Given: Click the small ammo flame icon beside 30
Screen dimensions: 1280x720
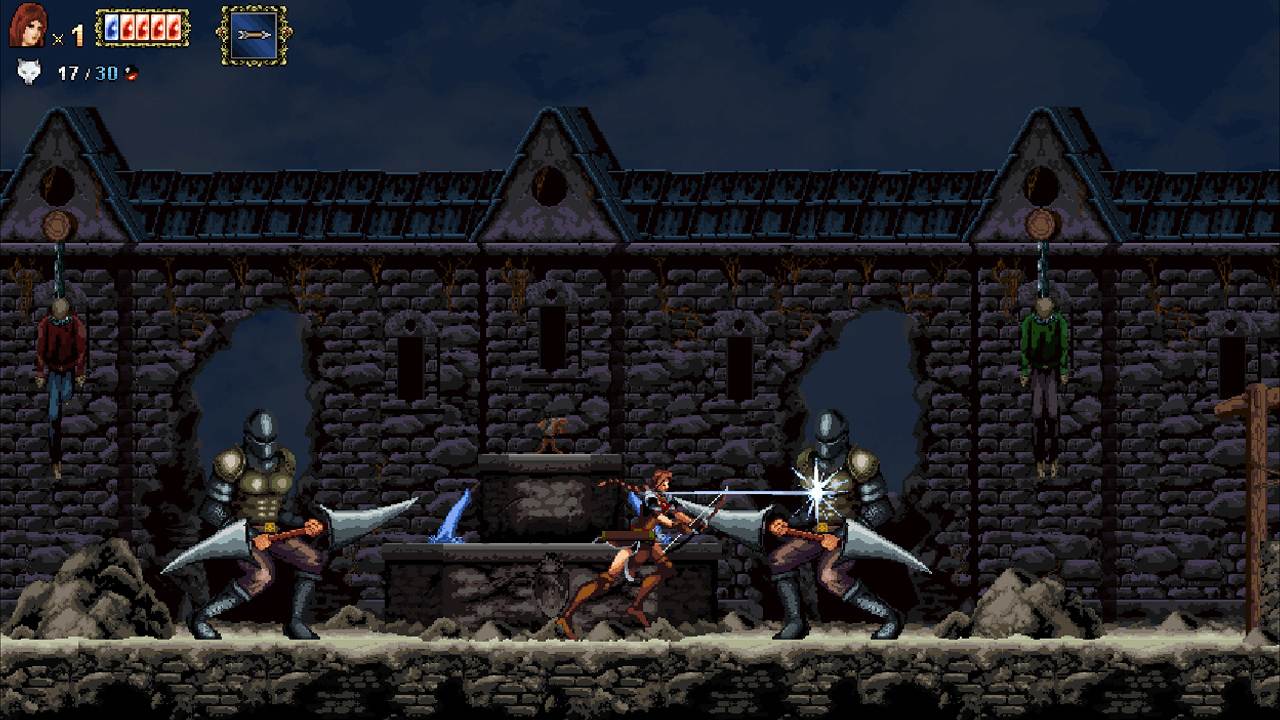Looking at the screenshot, I should (x=130, y=73).
